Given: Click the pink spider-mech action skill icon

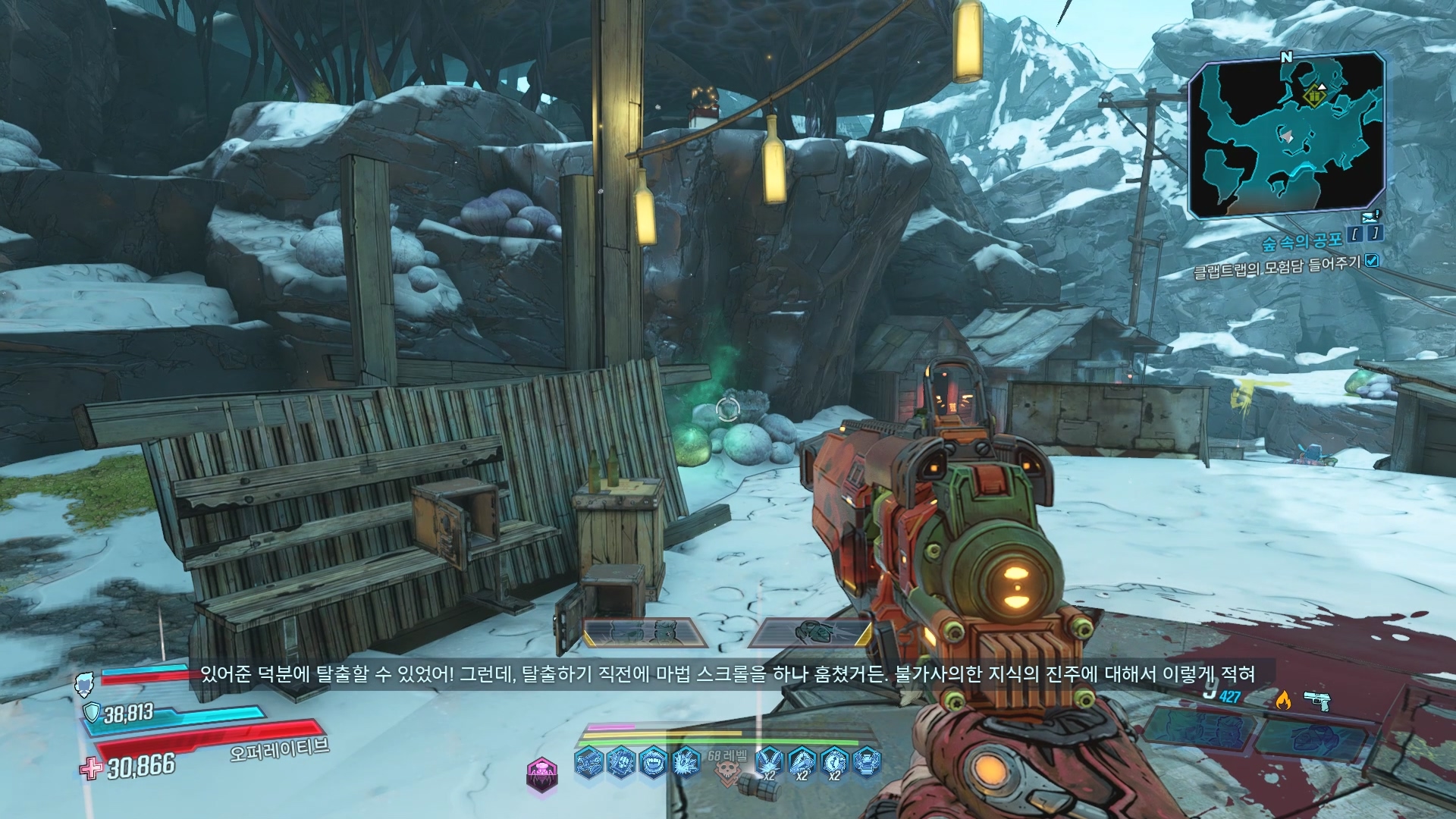Looking at the screenshot, I should [x=541, y=774].
